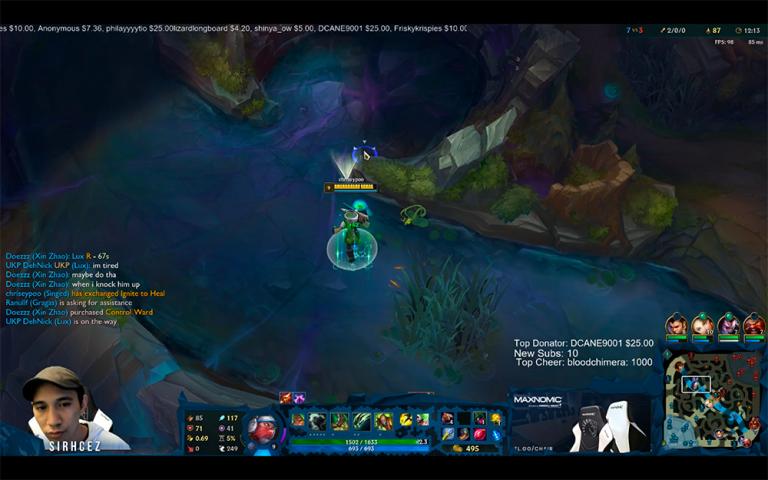Select the blonde Lux ally portrait
Viewport: 768px width, 480px height.
click(x=703, y=325)
